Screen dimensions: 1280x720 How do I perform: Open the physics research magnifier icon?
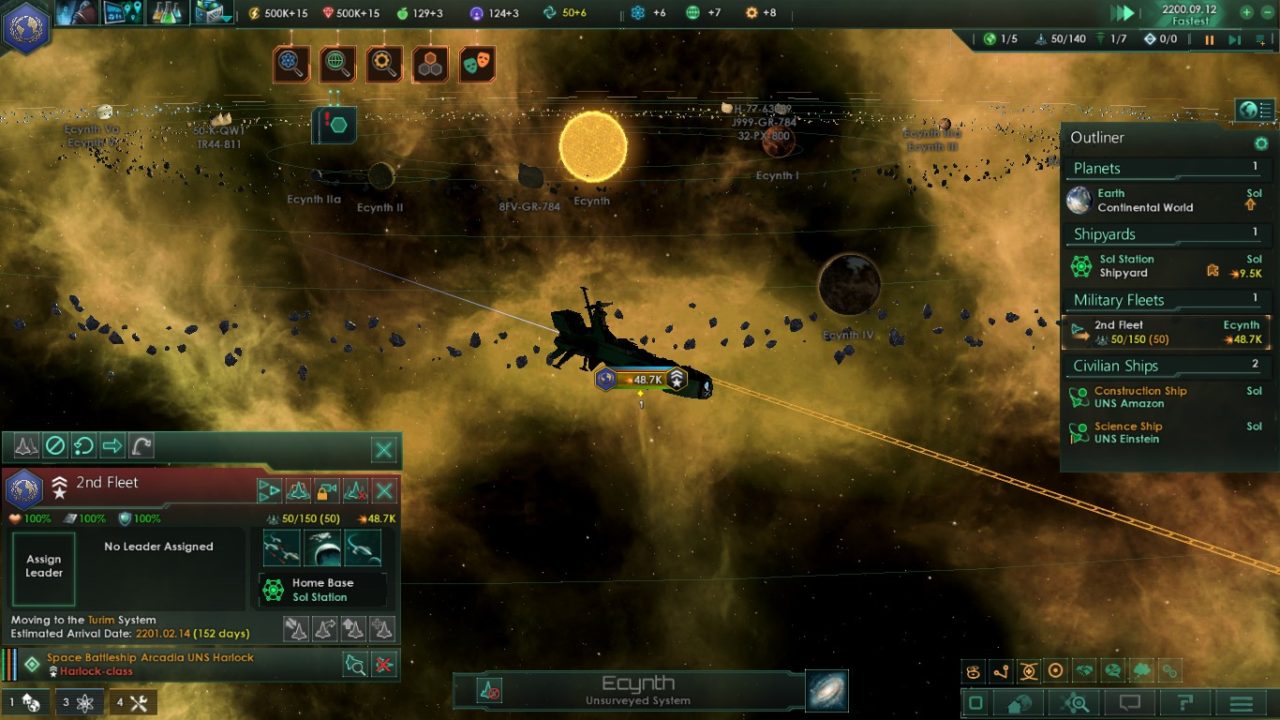293,63
